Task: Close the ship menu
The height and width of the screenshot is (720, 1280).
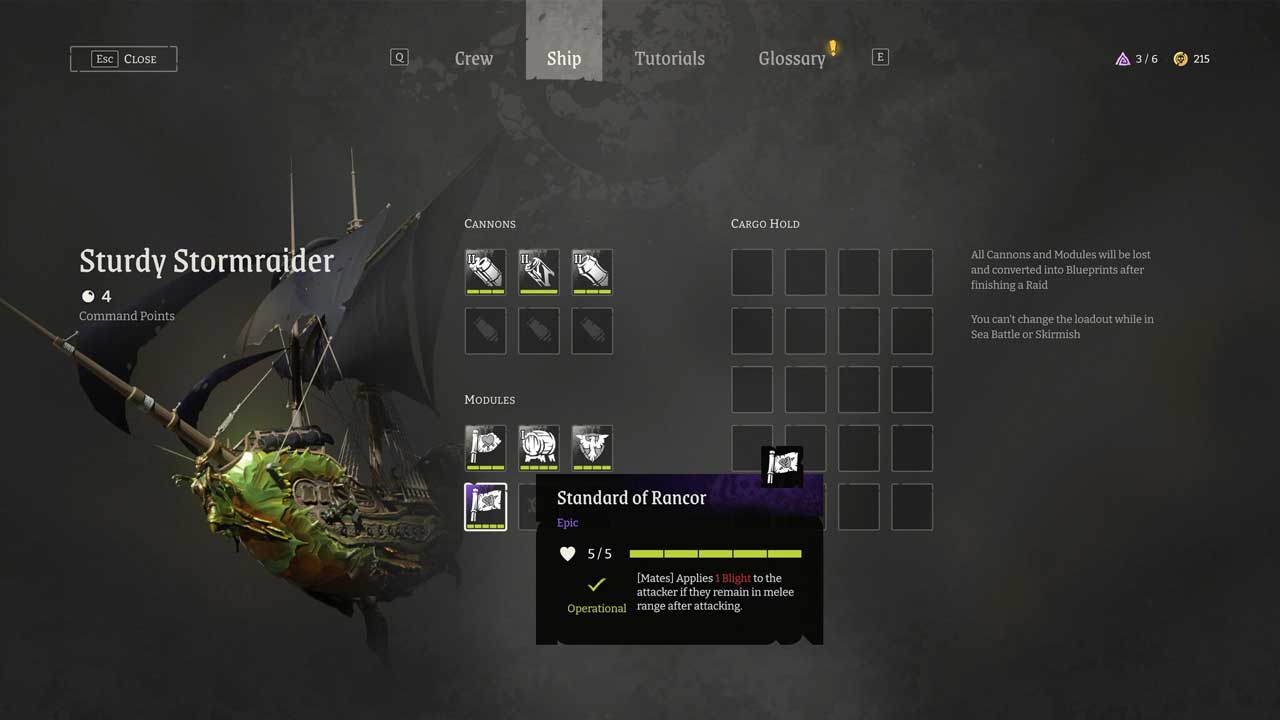Action: pyautogui.click(x=124, y=59)
